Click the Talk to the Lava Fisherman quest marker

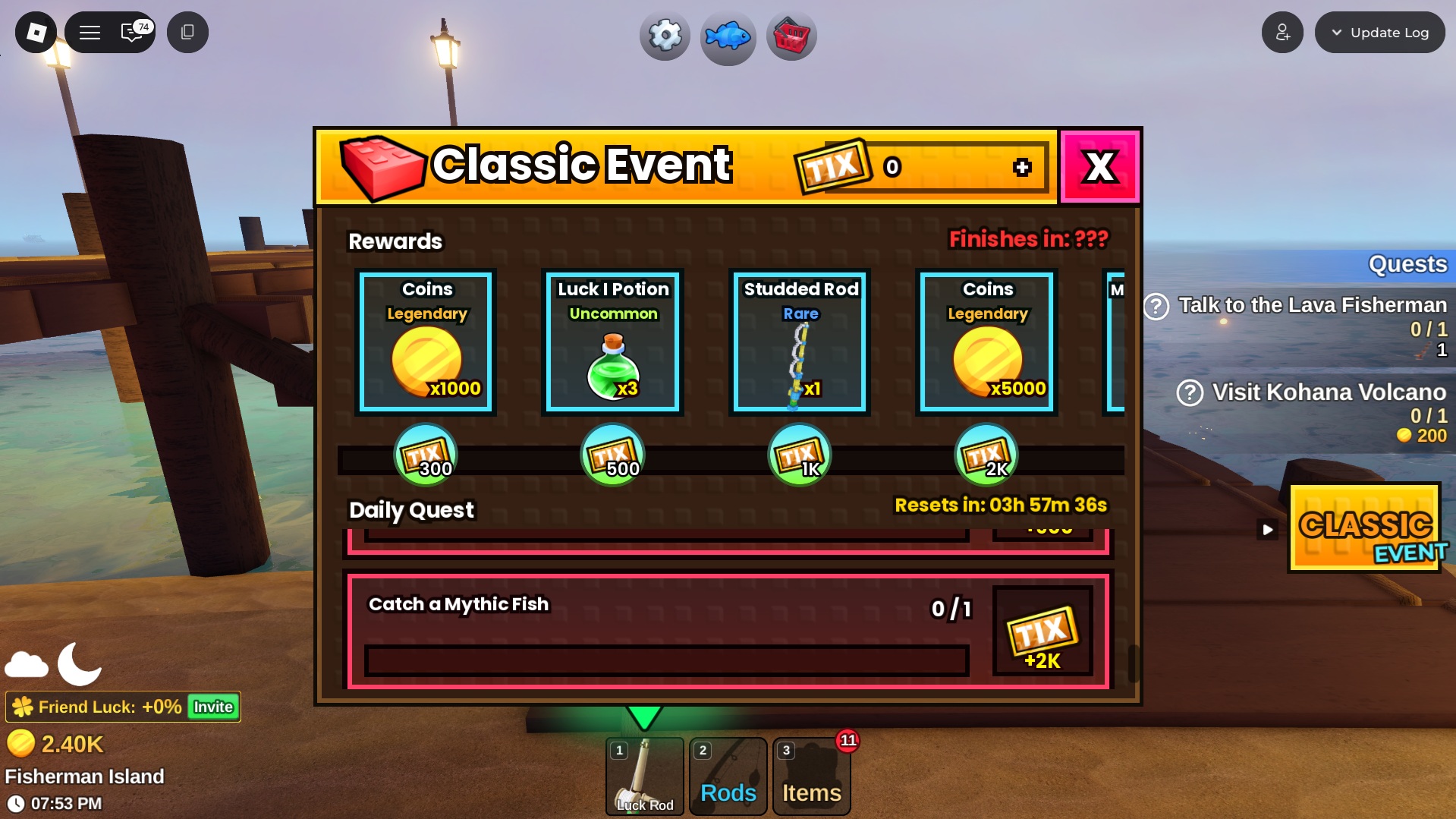pyautogui.click(x=1156, y=306)
